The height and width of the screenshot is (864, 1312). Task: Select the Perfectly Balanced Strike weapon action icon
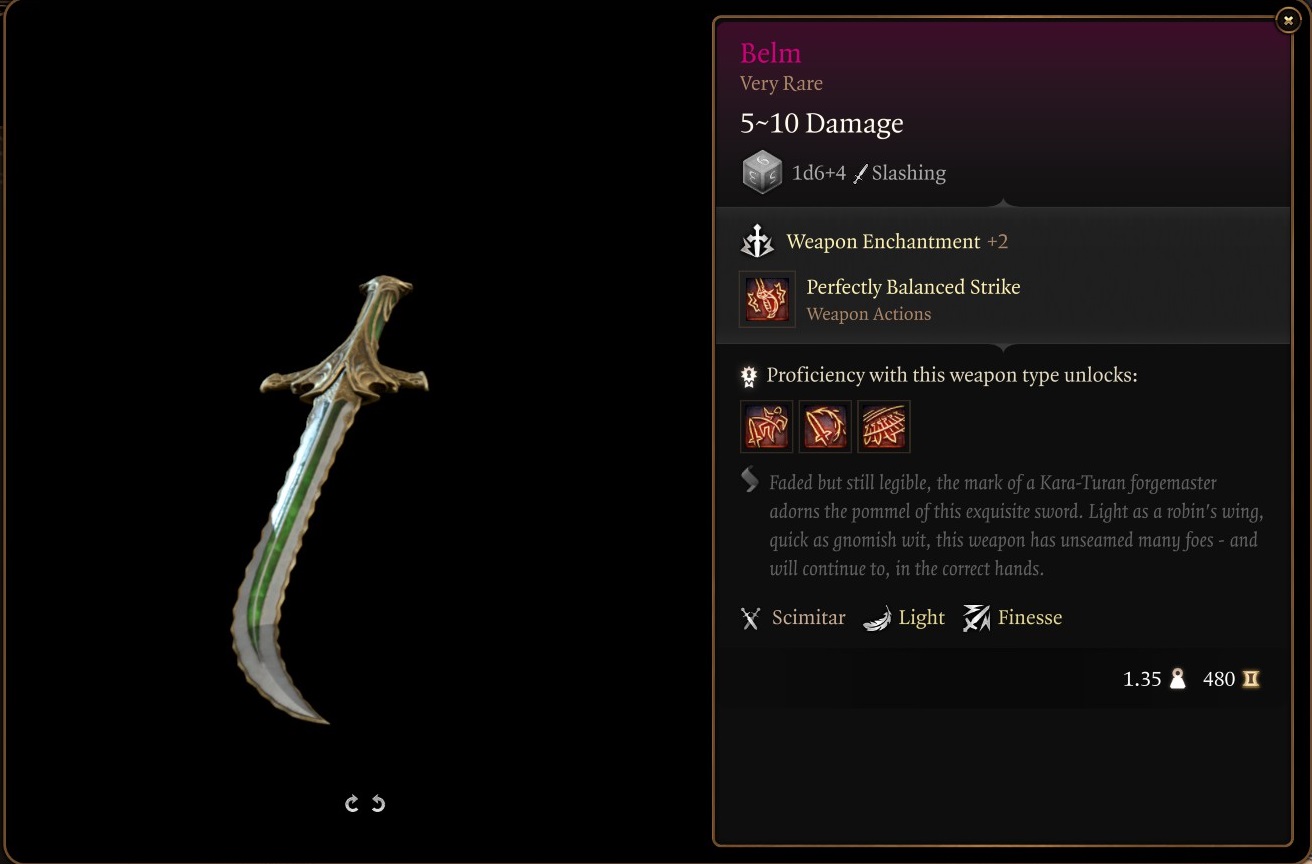coord(767,299)
